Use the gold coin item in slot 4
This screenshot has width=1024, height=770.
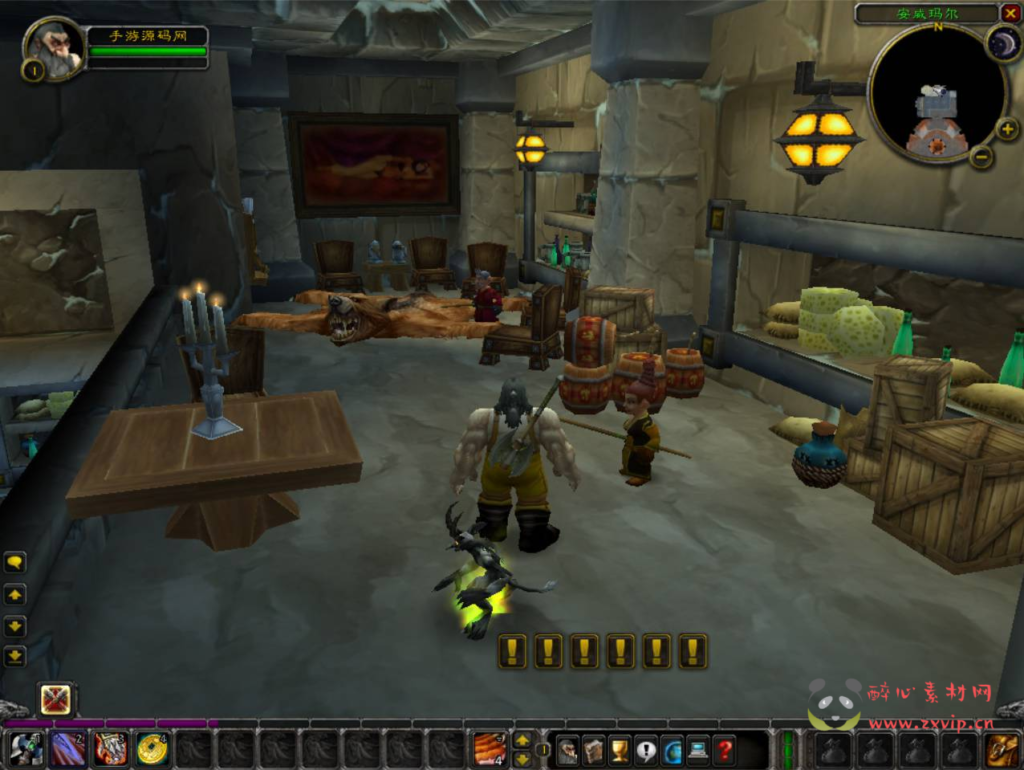152,749
